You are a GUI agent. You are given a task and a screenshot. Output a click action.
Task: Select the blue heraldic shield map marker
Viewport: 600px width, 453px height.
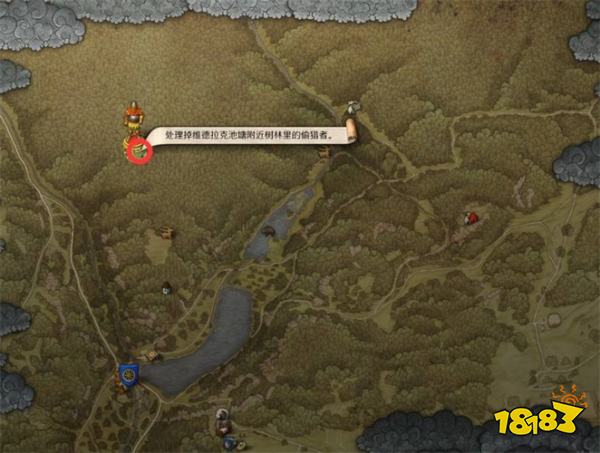tap(127, 373)
